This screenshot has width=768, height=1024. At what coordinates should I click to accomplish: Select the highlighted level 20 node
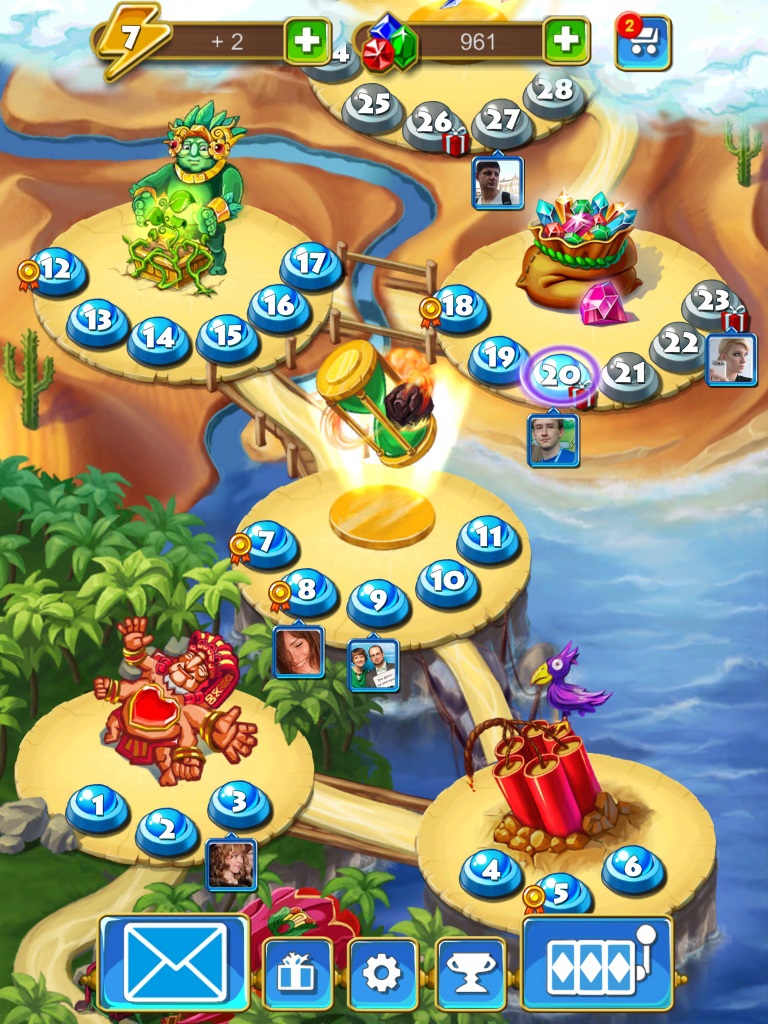pyautogui.click(x=558, y=376)
